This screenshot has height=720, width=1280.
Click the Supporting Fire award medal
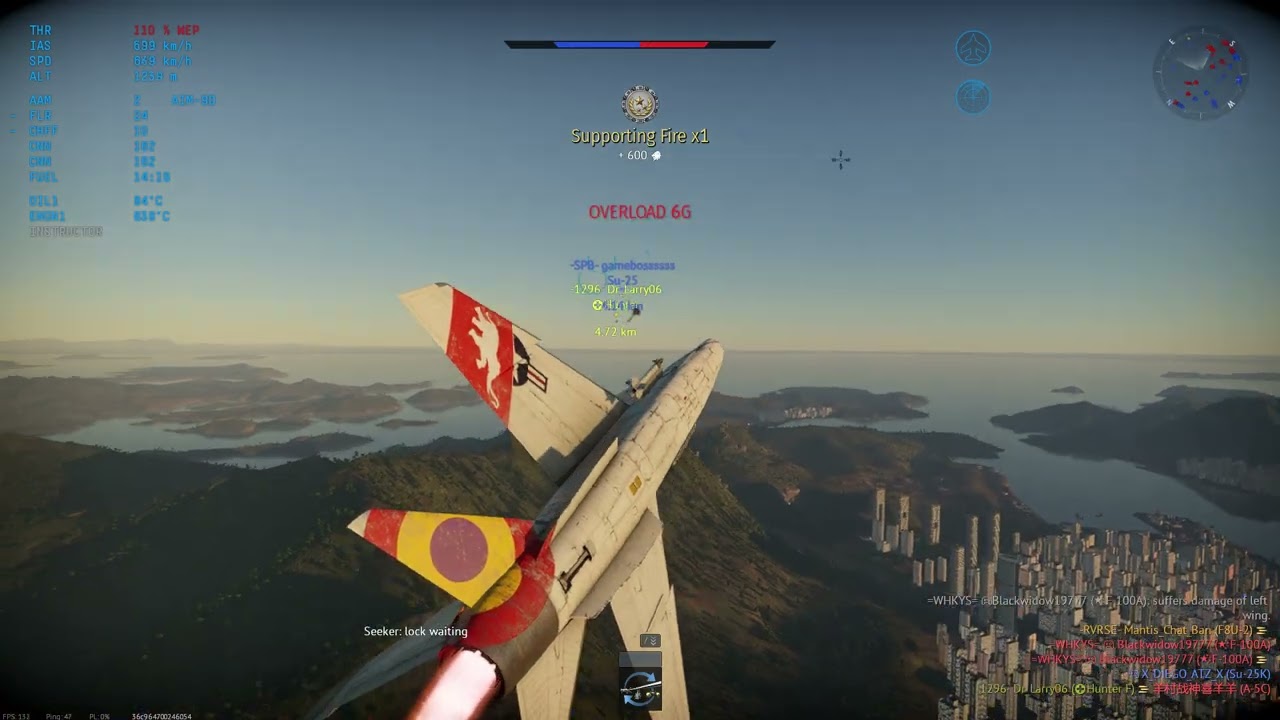click(639, 104)
